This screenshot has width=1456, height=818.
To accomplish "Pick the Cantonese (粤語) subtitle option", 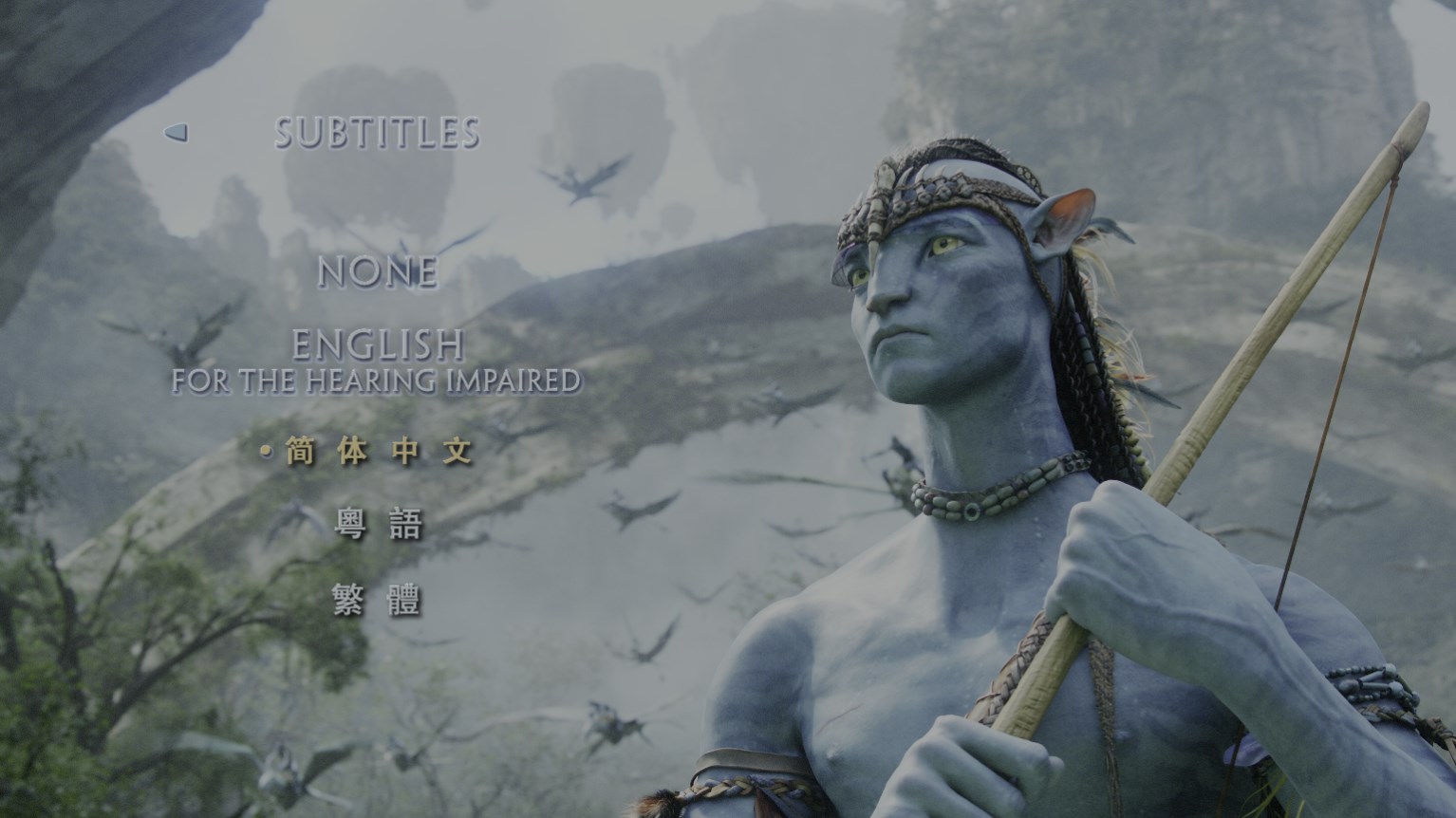I will [x=379, y=523].
